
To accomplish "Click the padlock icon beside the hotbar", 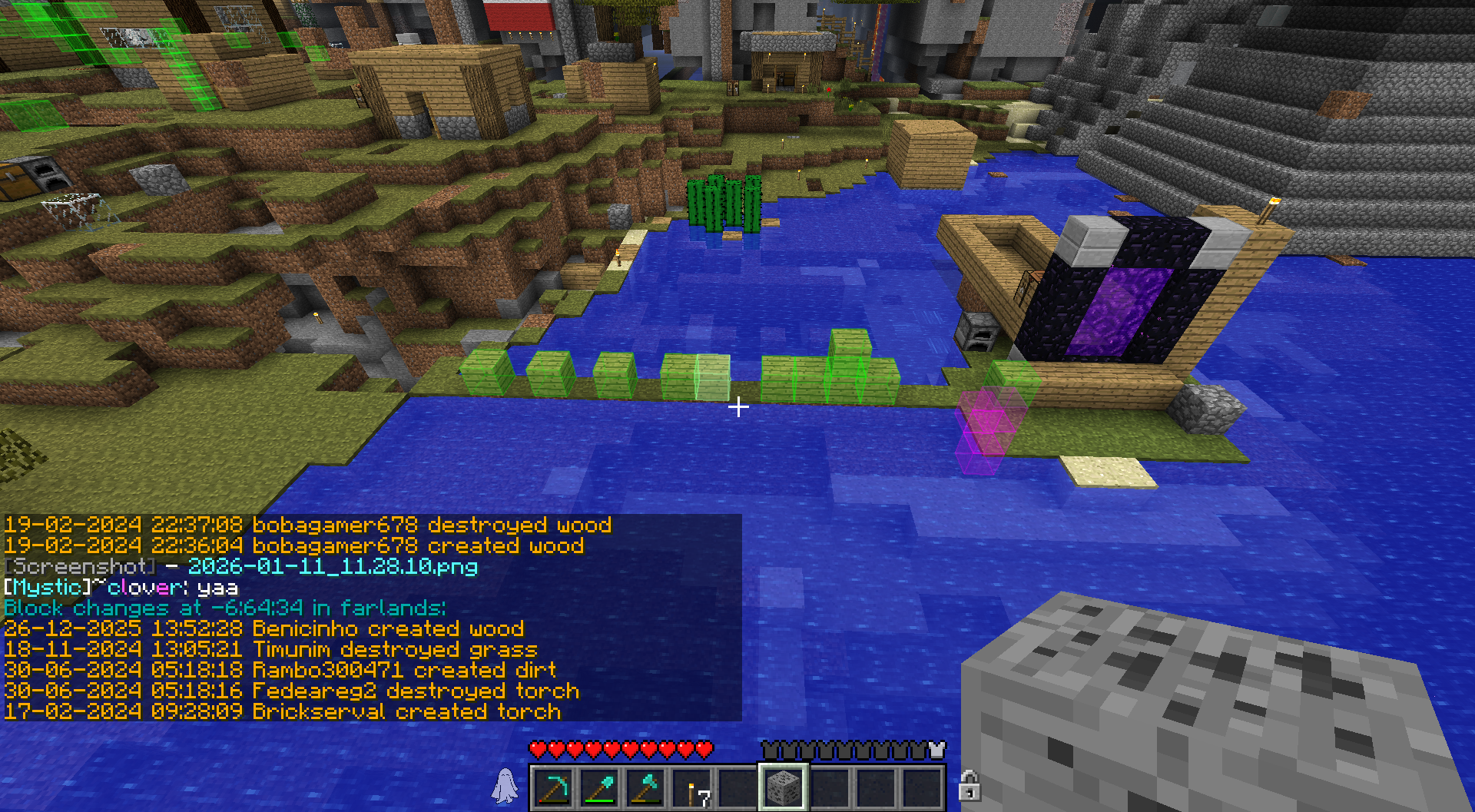I will (969, 786).
